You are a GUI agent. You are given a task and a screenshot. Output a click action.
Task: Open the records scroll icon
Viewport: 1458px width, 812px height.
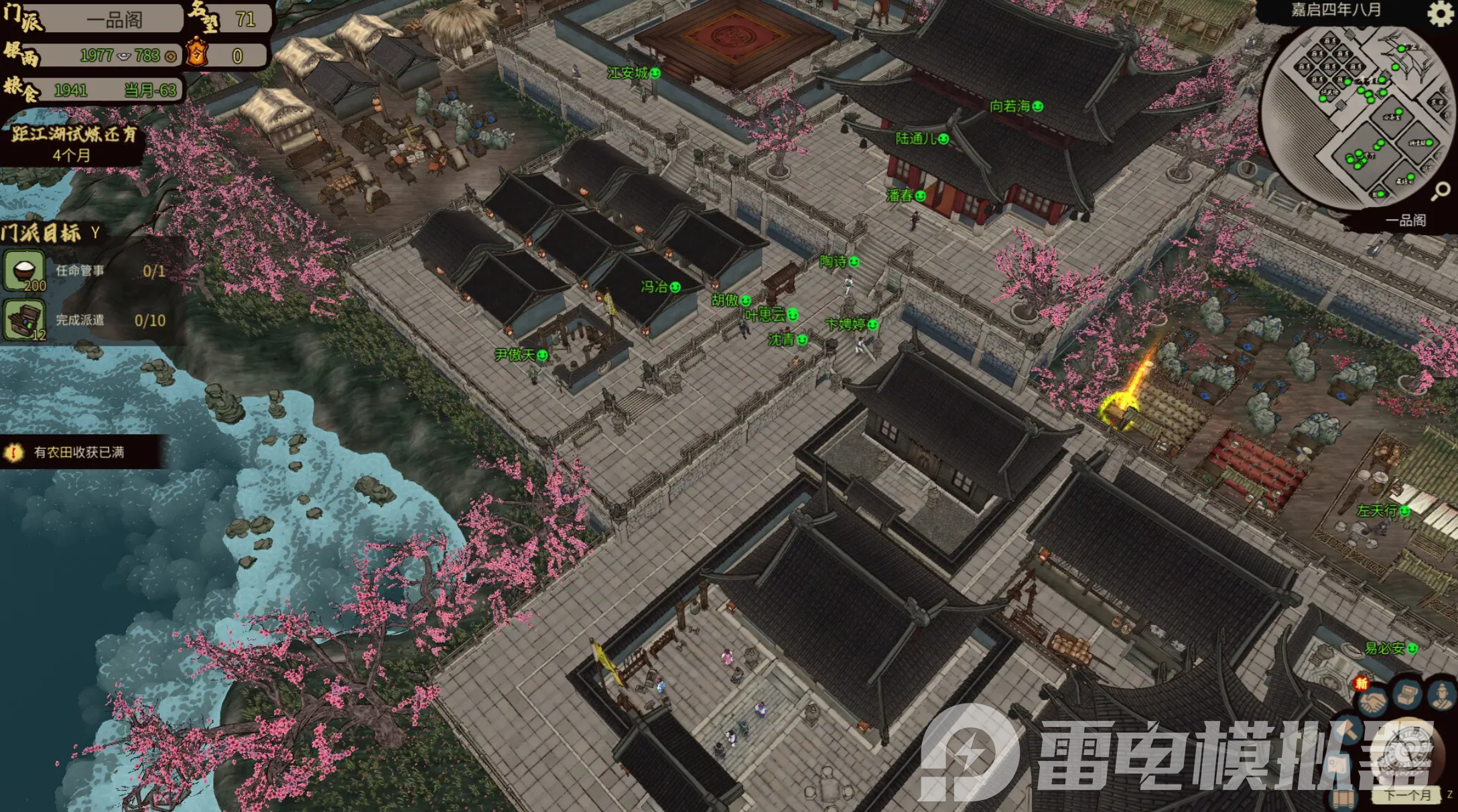coord(1343,800)
